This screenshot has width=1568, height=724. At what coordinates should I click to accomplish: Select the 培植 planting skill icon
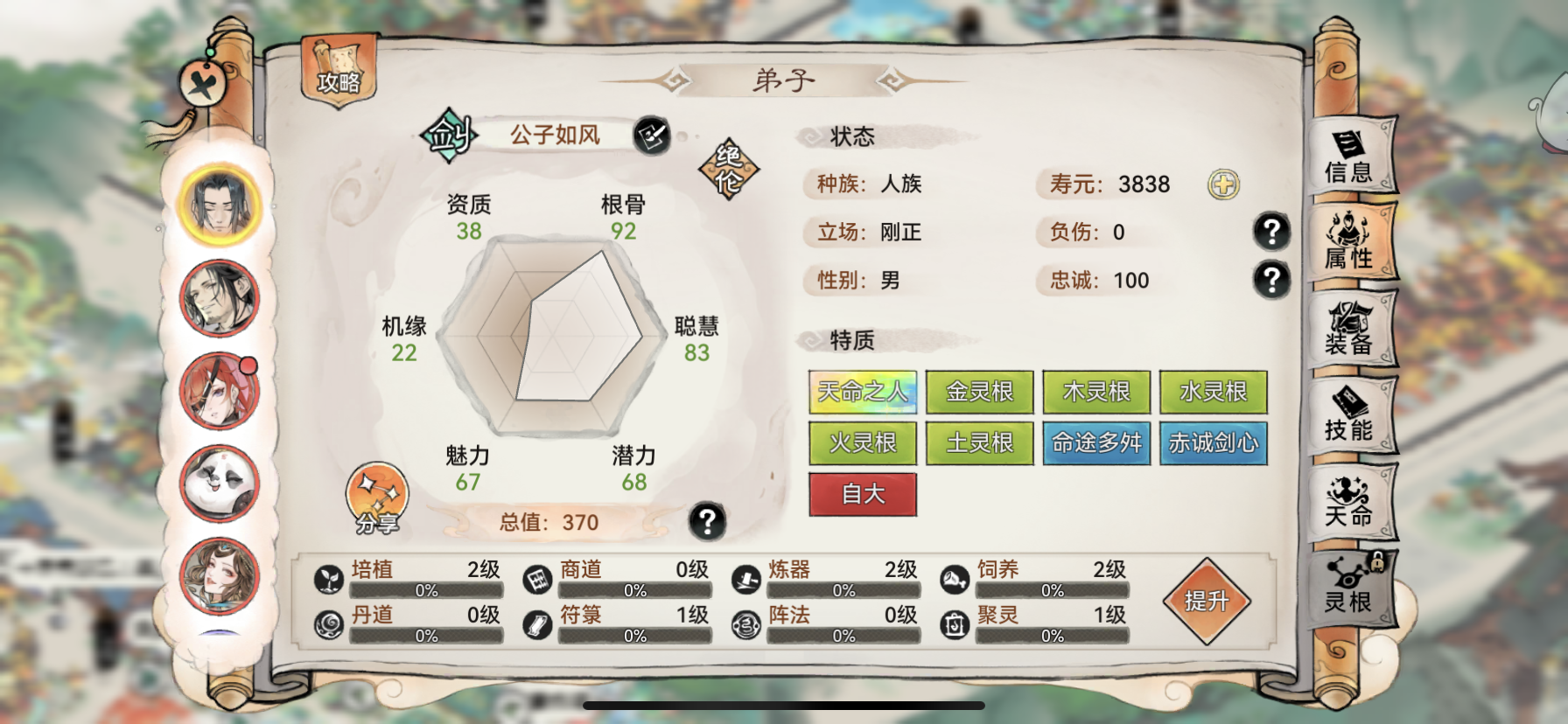pyautogui.click(x=329, y=579)
